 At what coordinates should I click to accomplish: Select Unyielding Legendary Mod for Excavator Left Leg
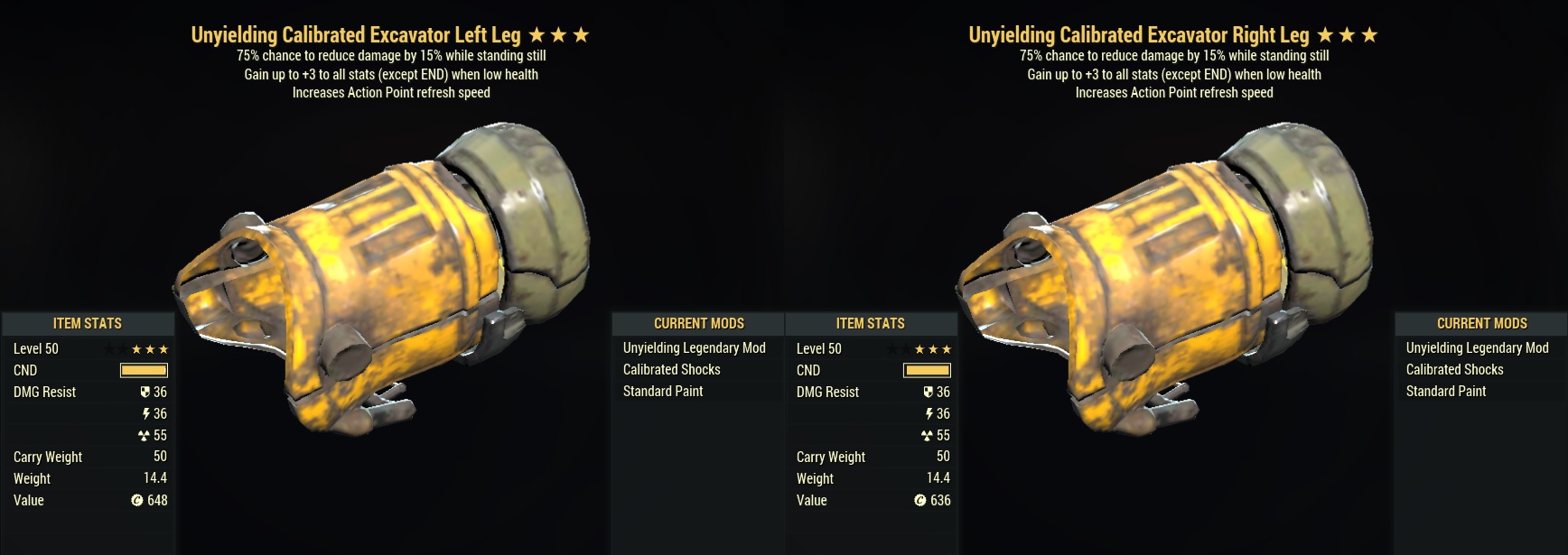click(694, 347)
